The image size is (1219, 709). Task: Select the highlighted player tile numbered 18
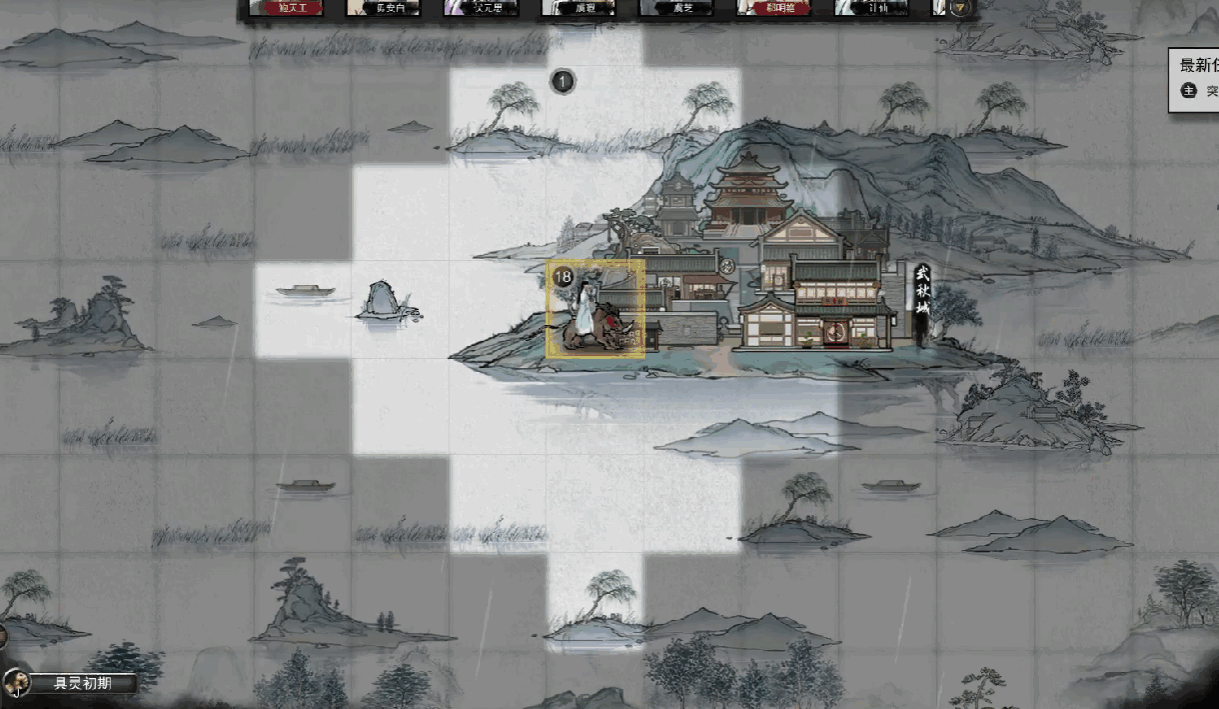click(x=595, y=310)
